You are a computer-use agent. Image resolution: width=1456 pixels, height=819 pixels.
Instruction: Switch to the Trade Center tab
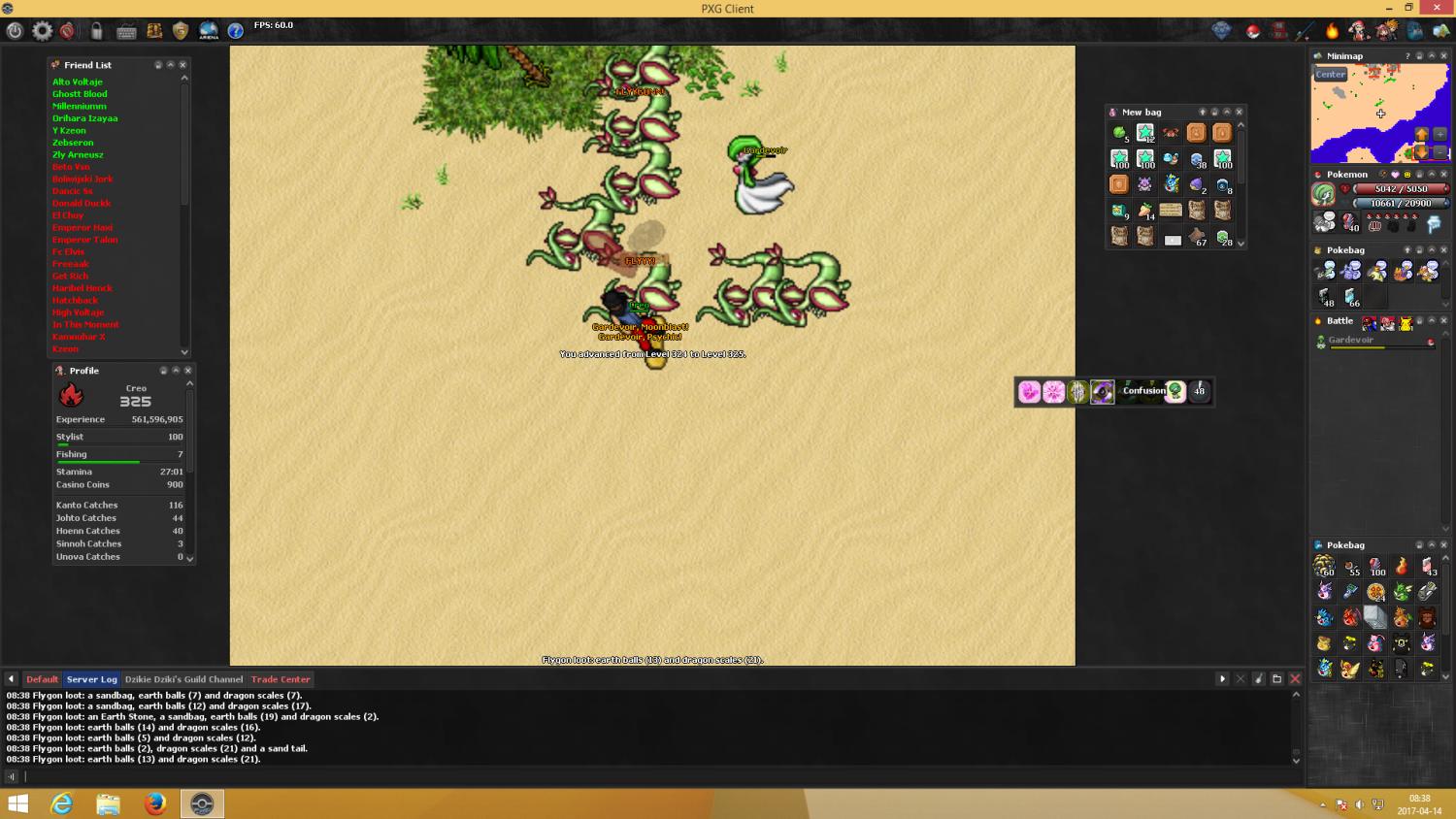(281, 679)
